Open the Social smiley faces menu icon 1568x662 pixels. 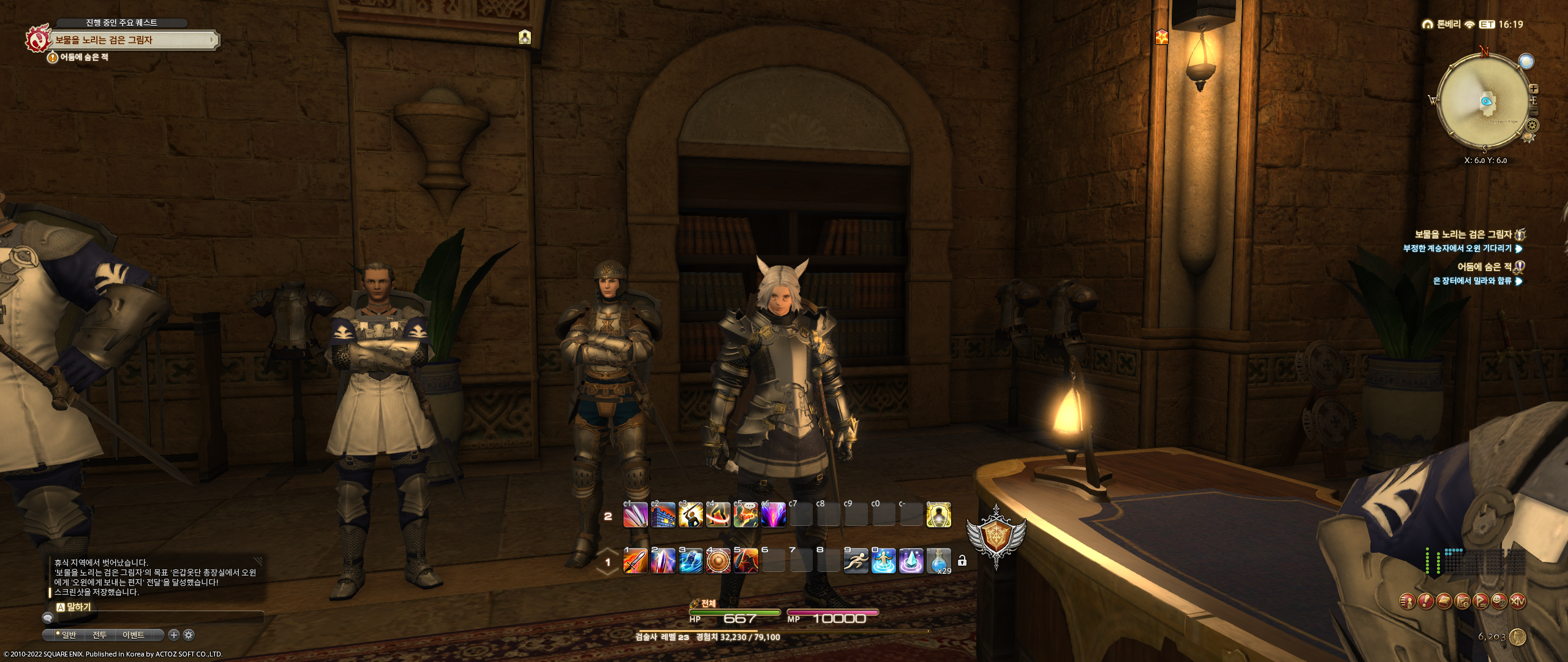pyautogui.click(x=1499, y=602)
